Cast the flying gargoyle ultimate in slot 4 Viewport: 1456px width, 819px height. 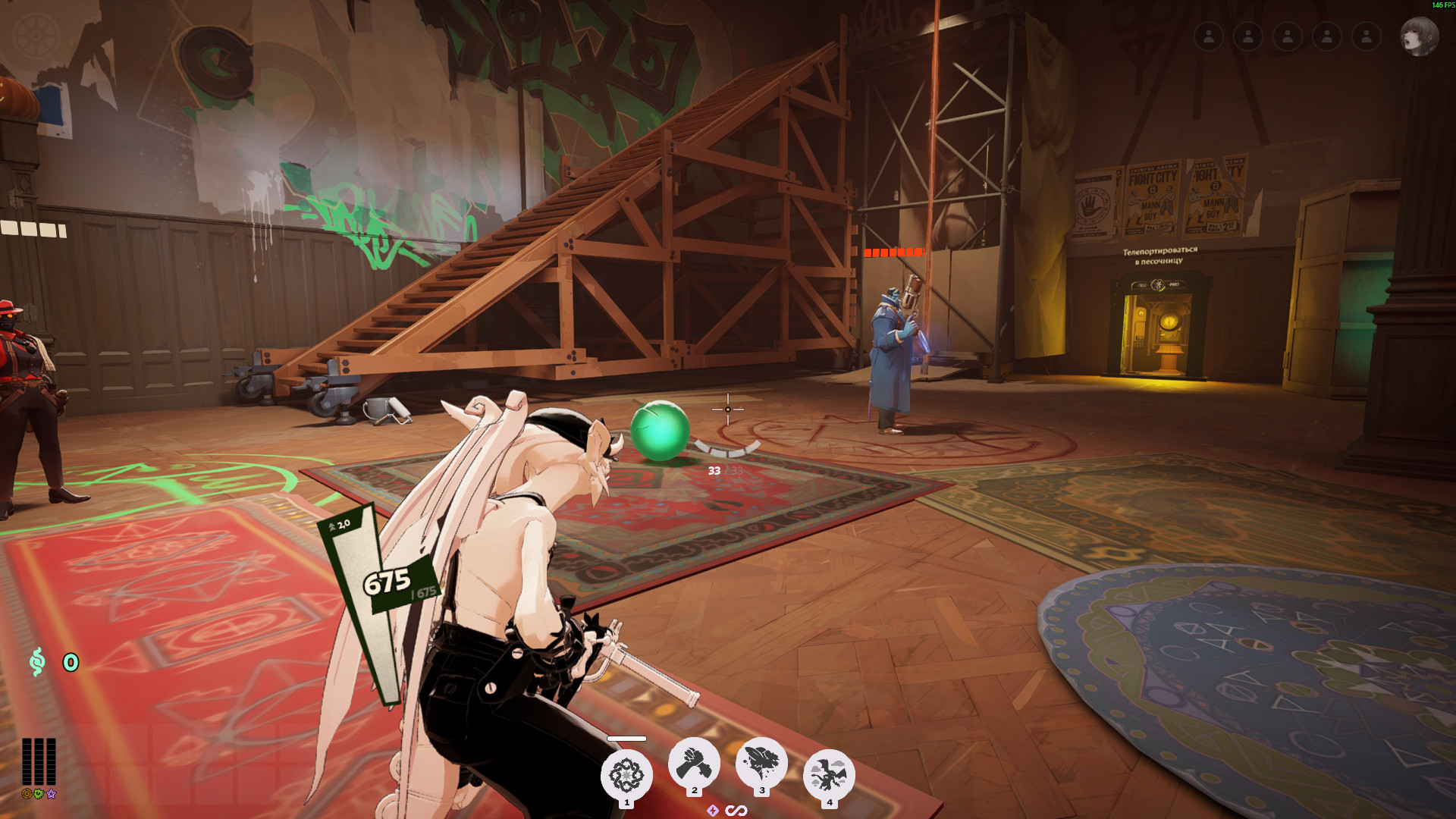point(829,775)
